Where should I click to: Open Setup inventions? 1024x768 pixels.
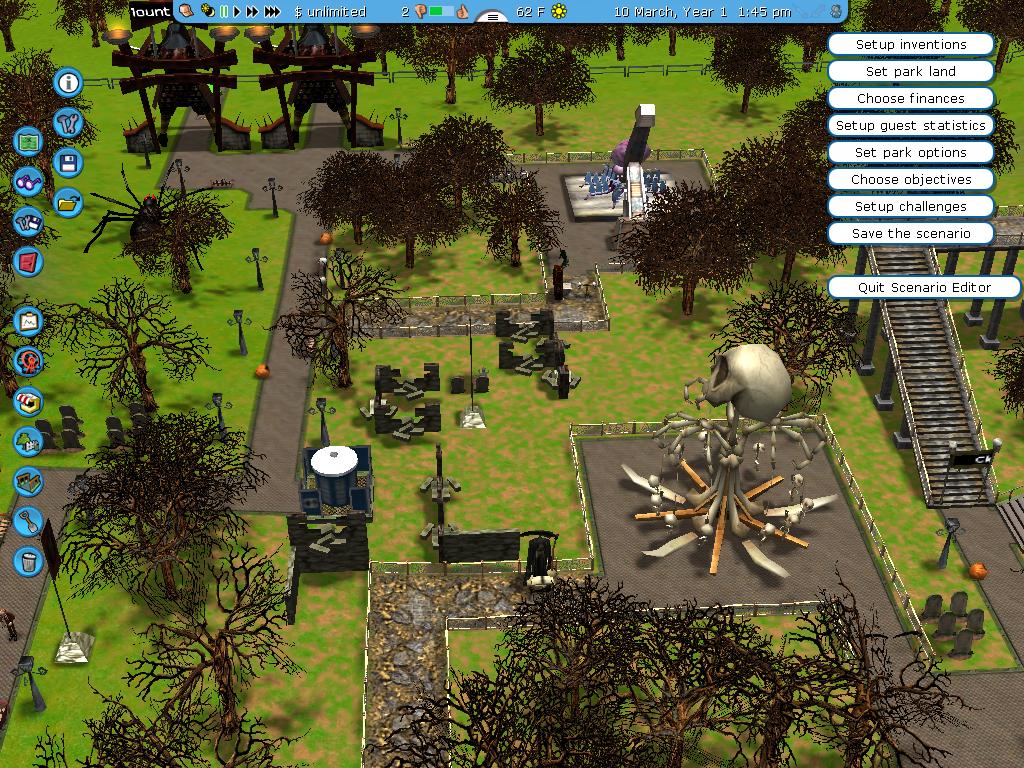pos(910,45)
